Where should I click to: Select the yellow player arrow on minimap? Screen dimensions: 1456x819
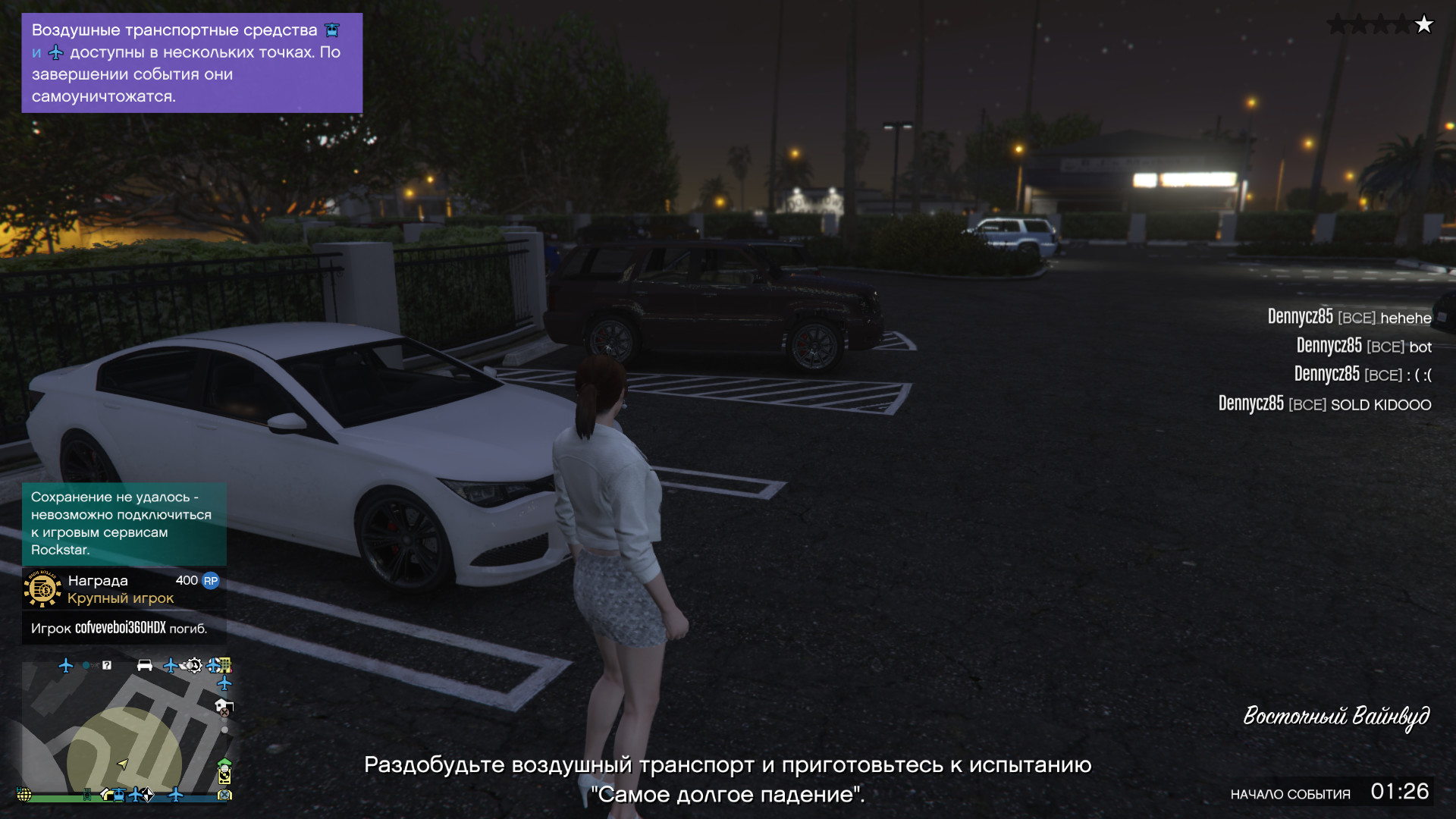point(123,764)
